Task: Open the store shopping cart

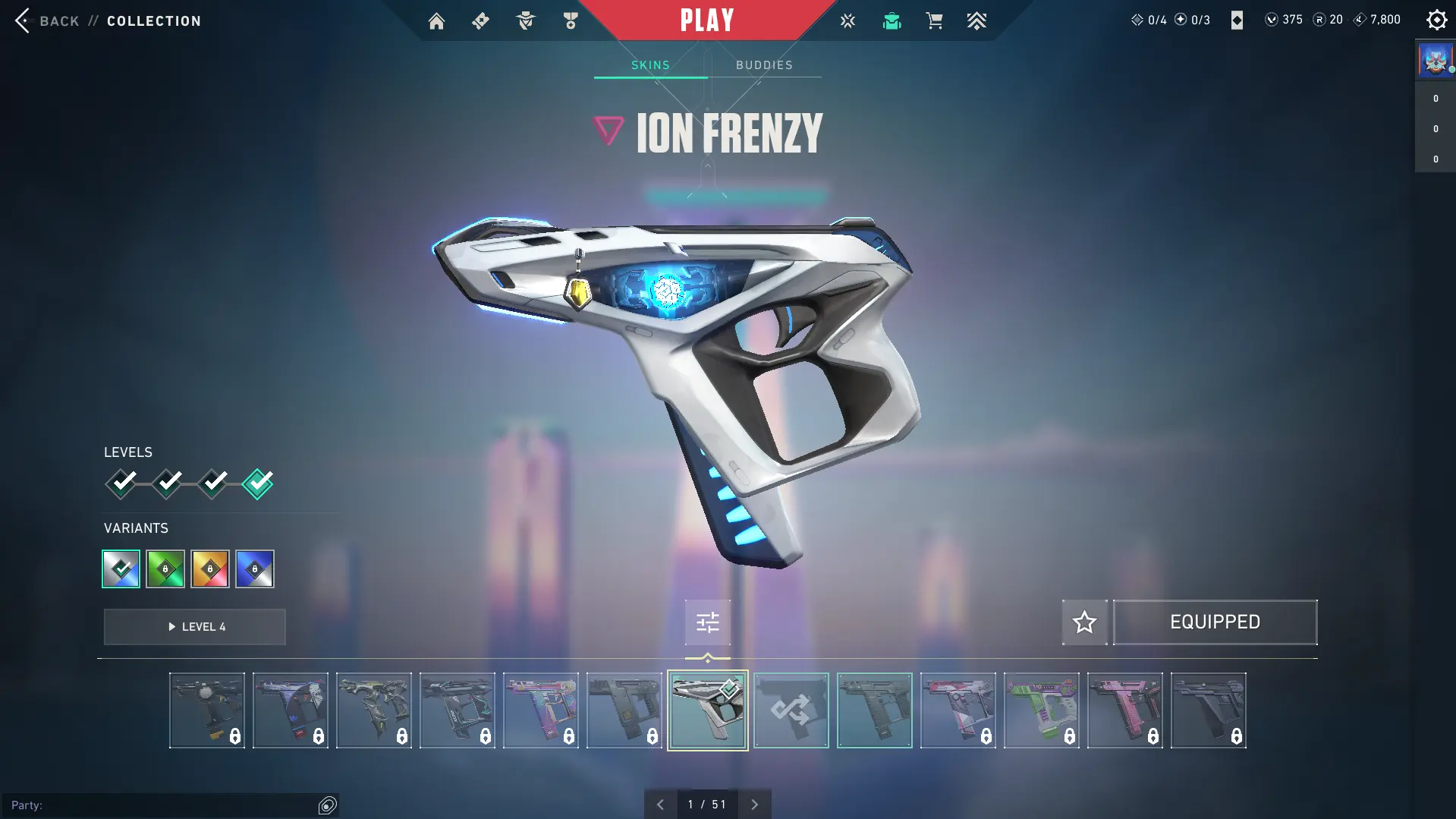Action: point(934,21)
